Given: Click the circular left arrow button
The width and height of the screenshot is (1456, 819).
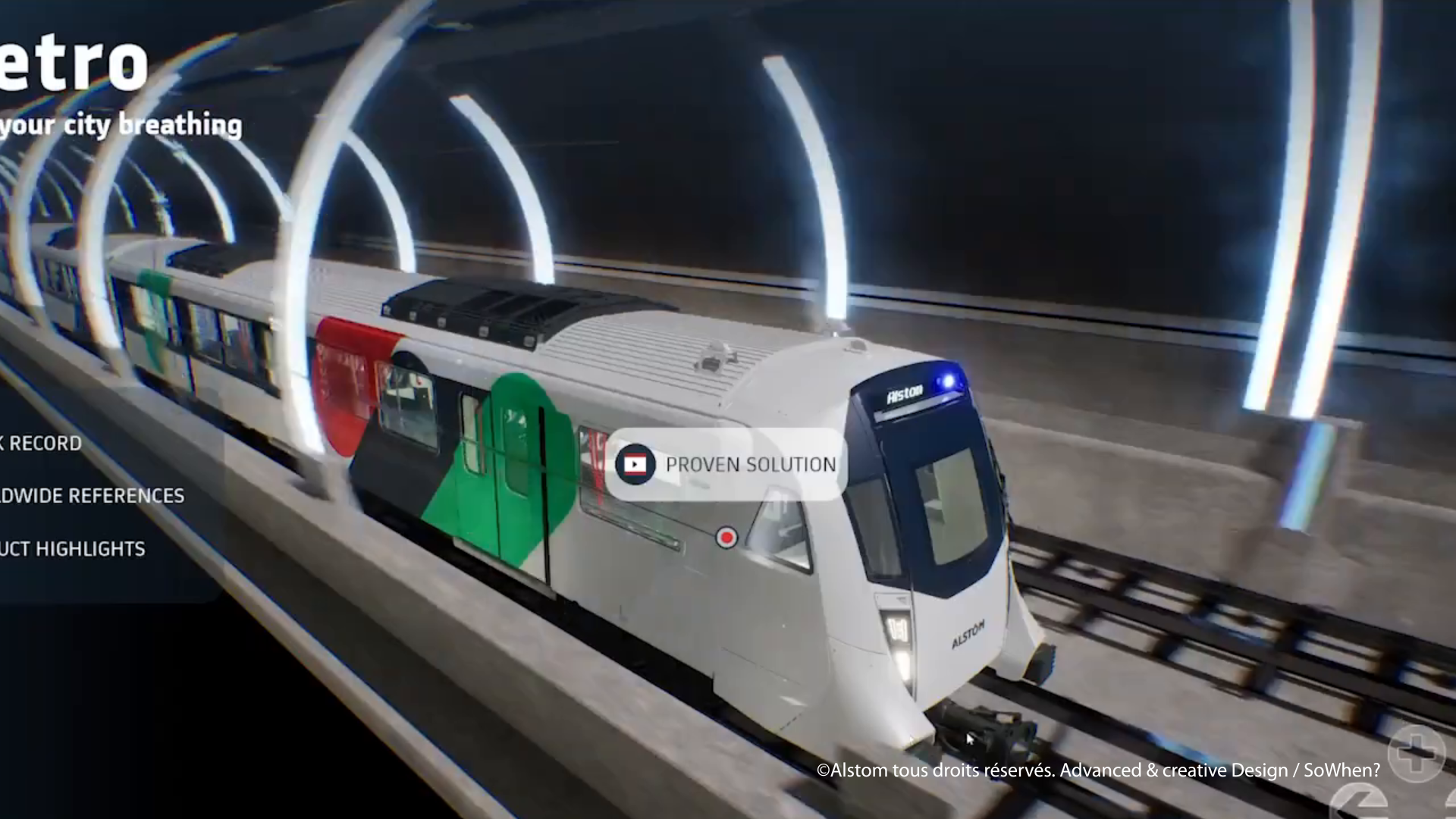Looking at the screenshot, I should coord(1360,804).
